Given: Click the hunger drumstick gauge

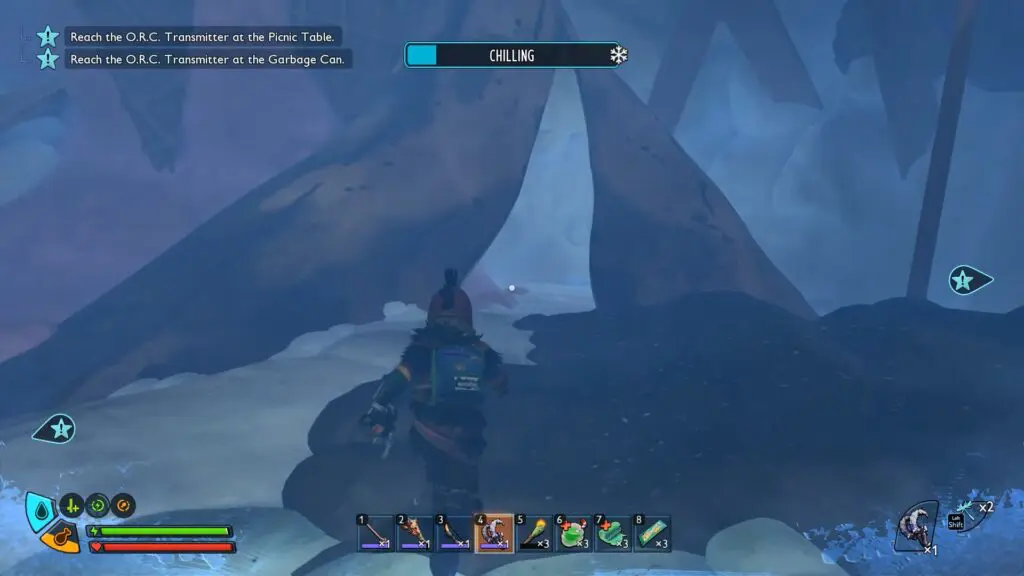Looking at the screenshot, I should click(x=61, y=539).
